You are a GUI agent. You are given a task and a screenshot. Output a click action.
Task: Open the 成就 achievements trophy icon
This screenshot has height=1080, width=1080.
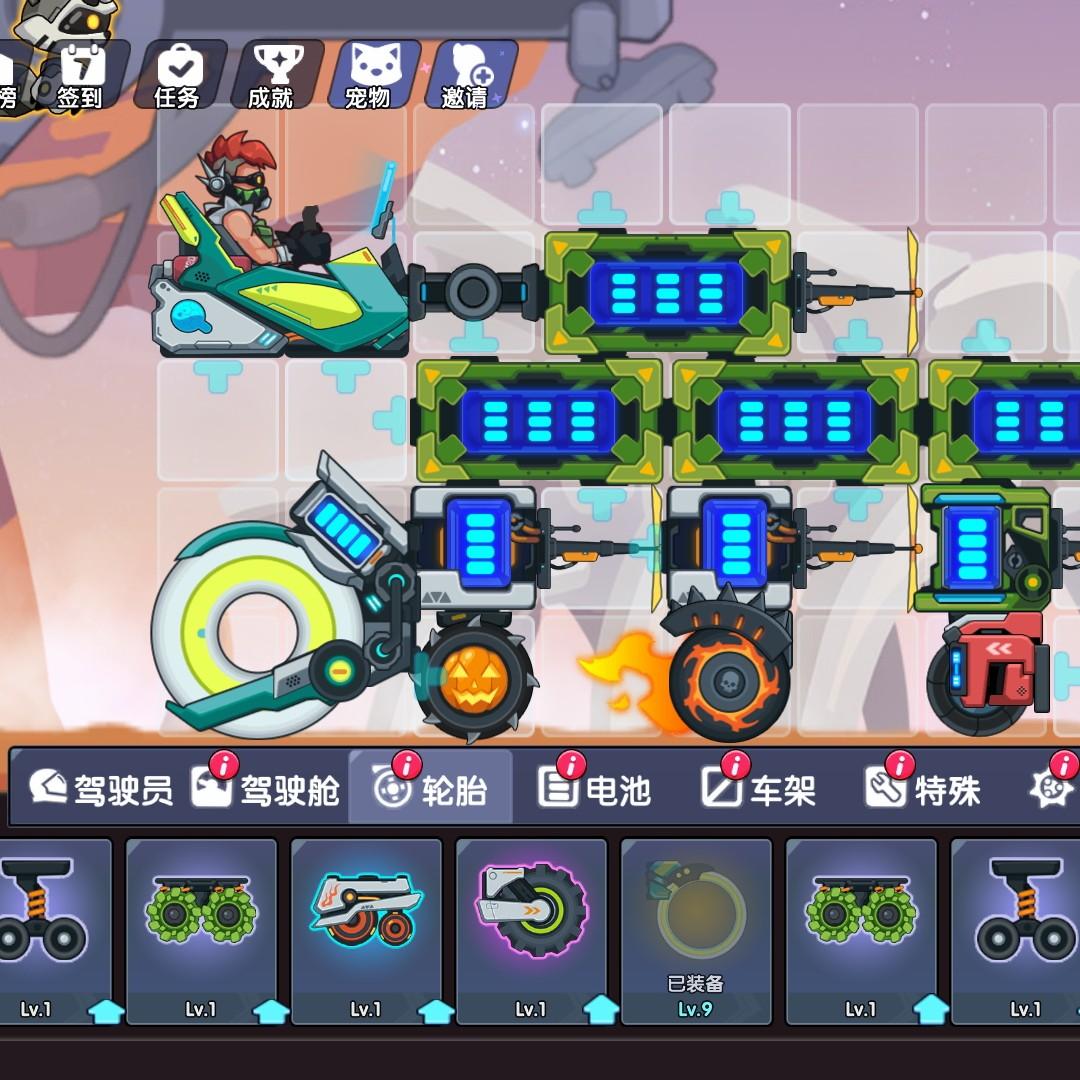[x=271, y=75]
